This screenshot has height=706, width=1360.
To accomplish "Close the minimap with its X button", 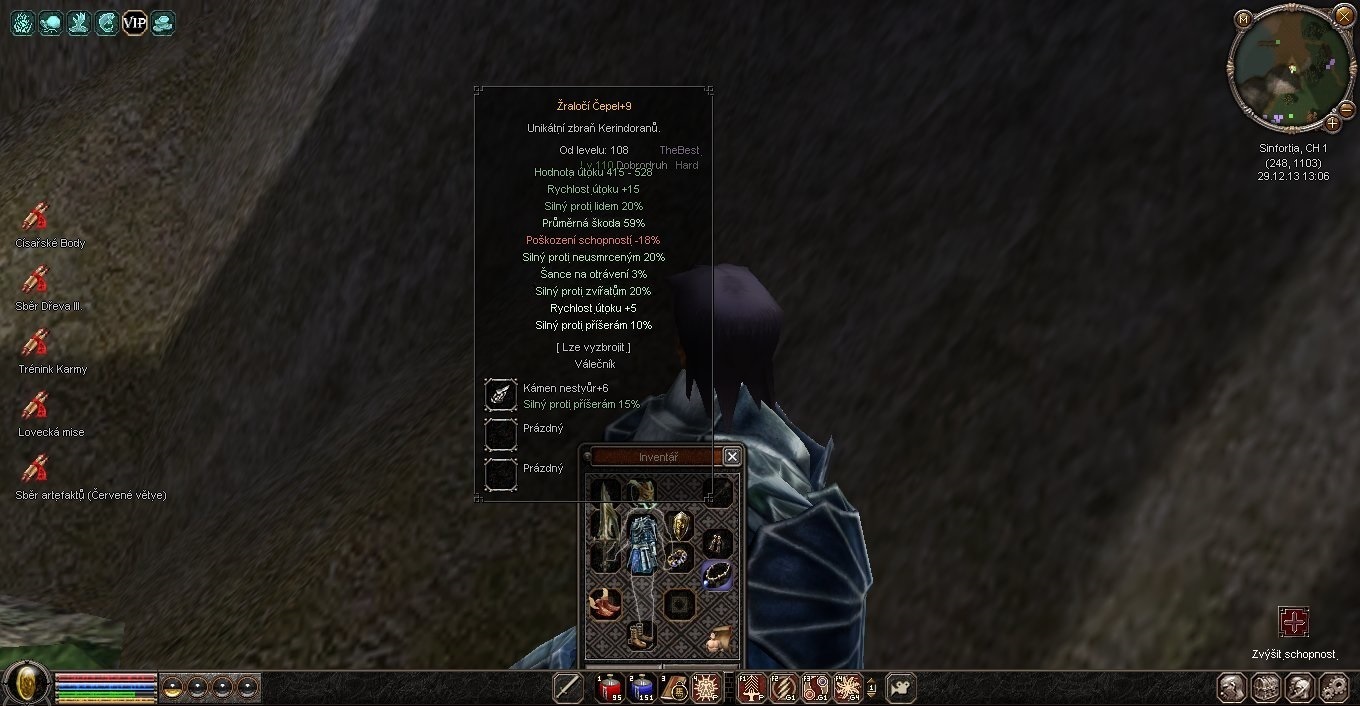I will coord(1343,15).
